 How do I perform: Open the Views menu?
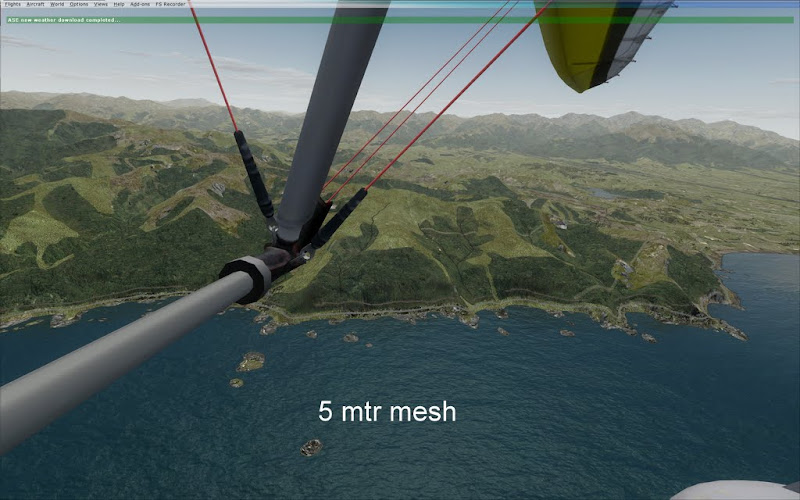click(x=101, y=5)
